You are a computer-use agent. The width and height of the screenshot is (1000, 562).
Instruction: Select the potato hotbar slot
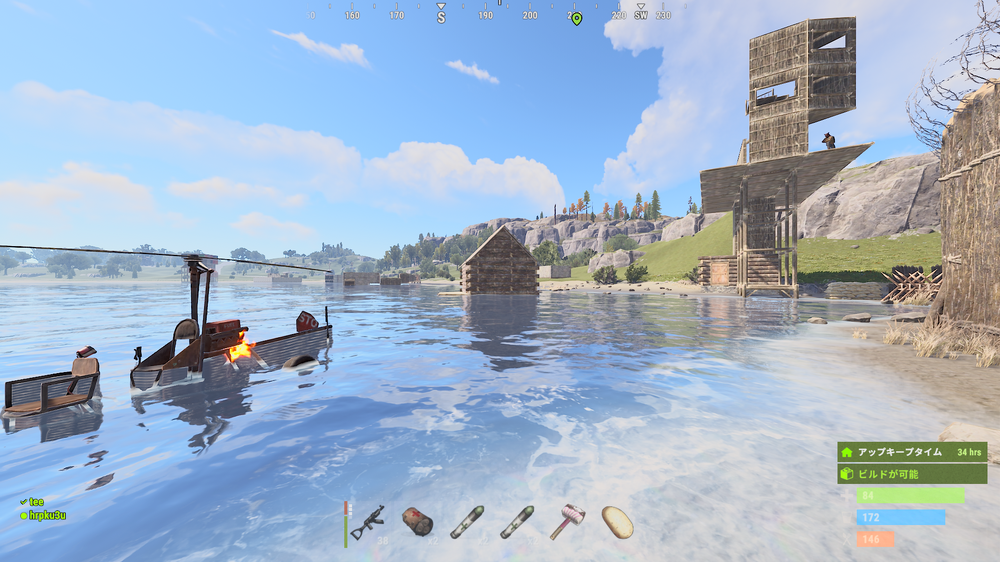click(617, 521)
